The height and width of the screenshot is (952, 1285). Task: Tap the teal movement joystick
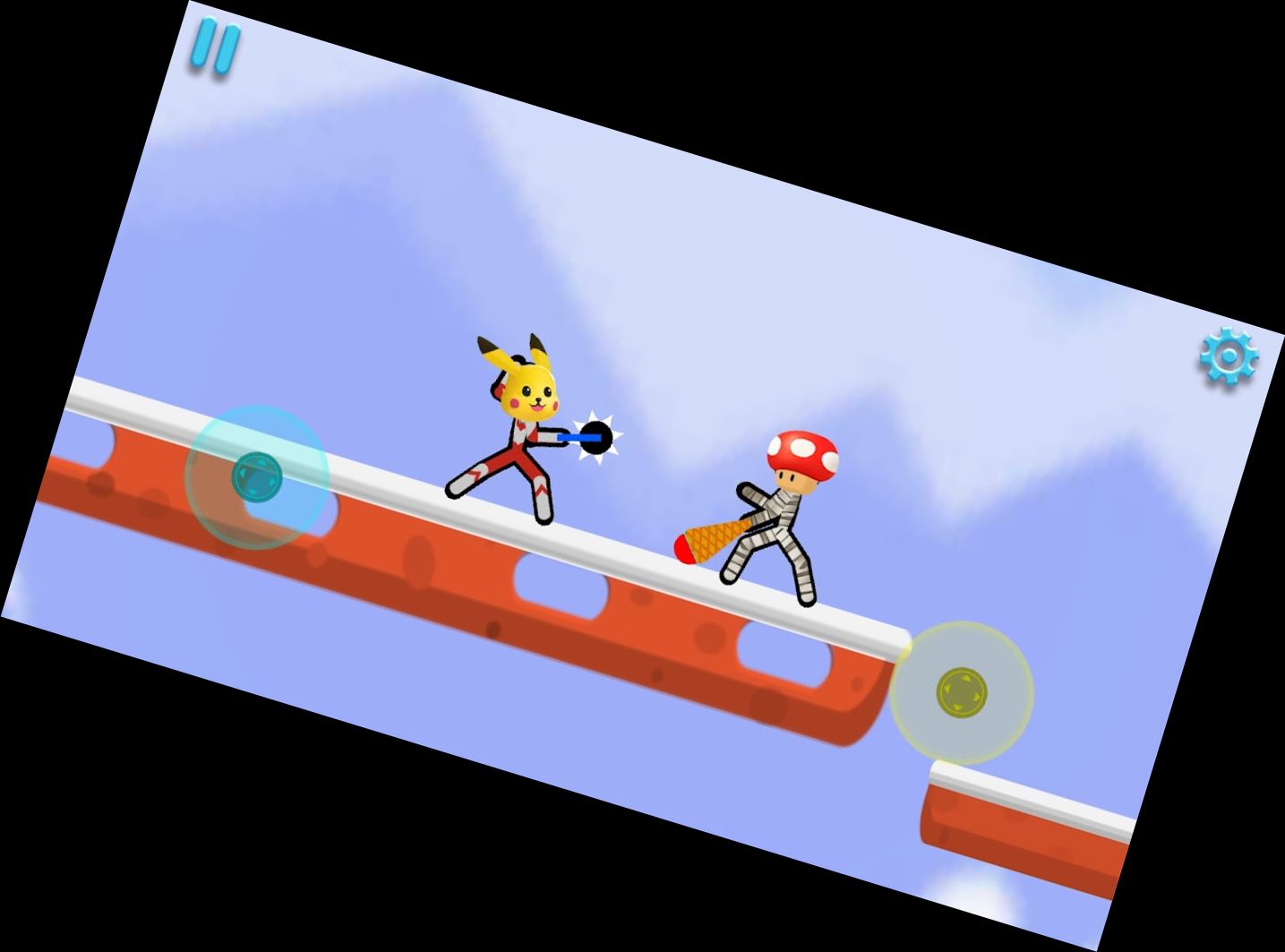(258, 477)
